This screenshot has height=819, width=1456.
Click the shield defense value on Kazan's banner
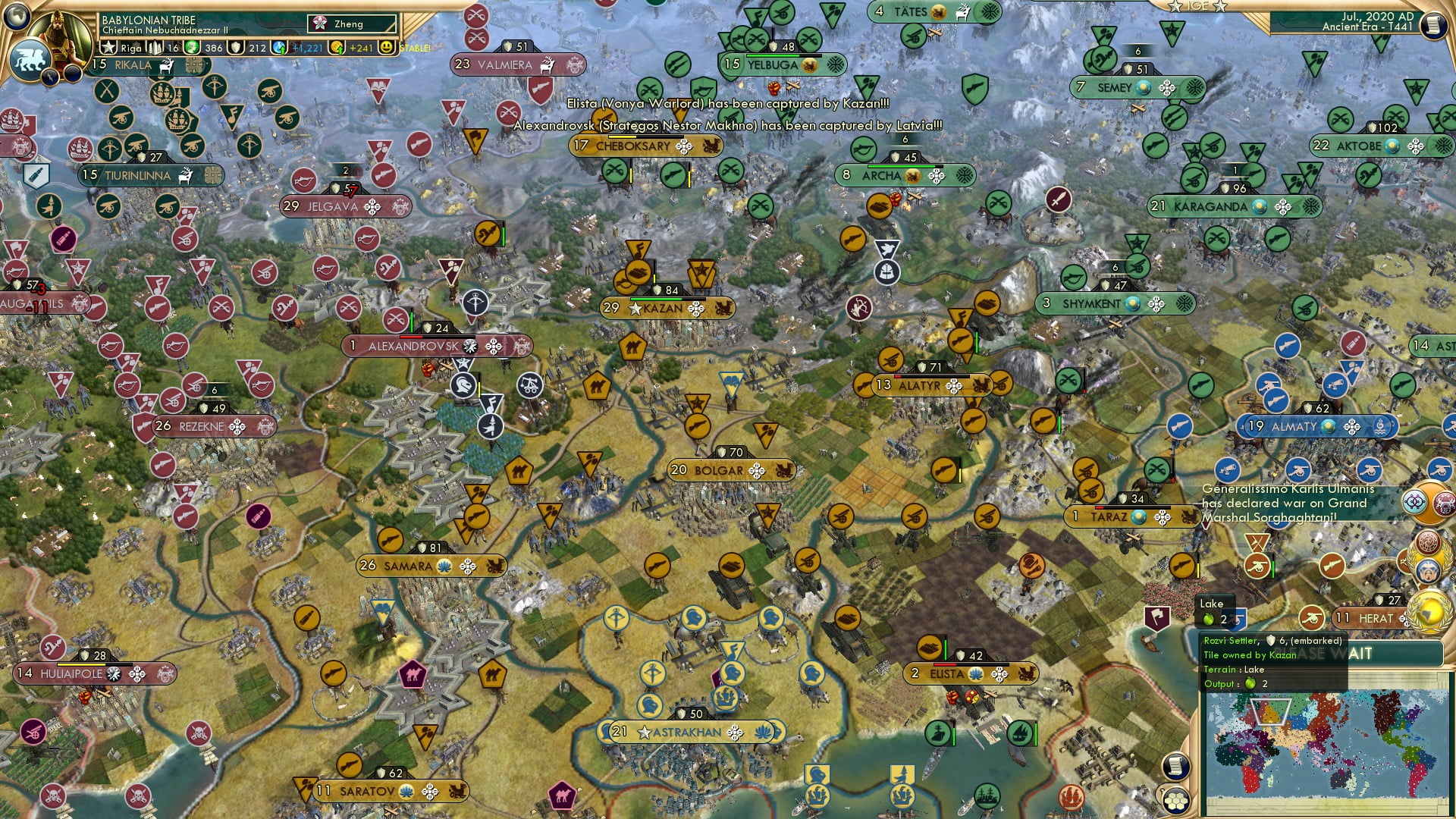tap(658, 289)
